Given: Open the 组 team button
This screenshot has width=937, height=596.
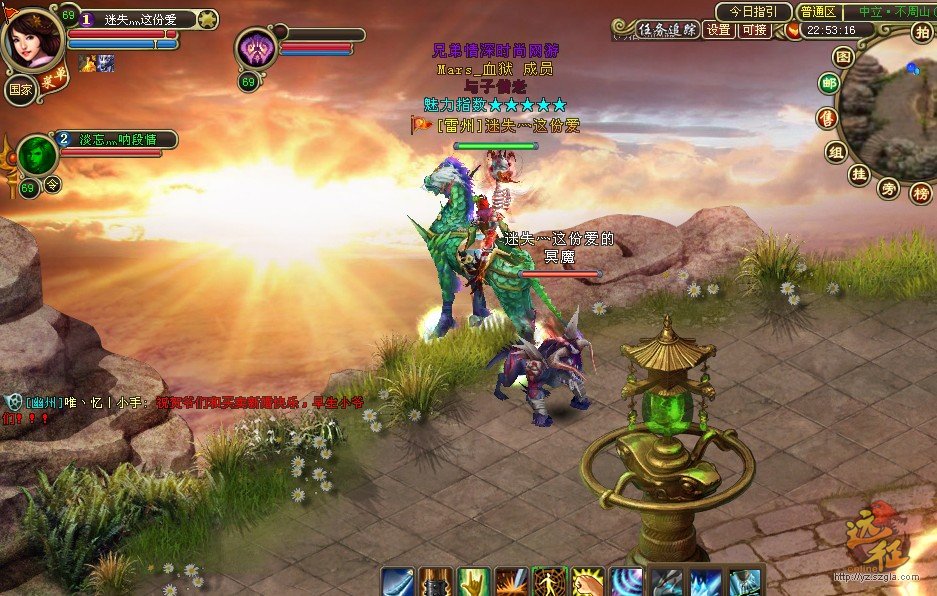Looking at the screenshot, I should tap(836, 152).
